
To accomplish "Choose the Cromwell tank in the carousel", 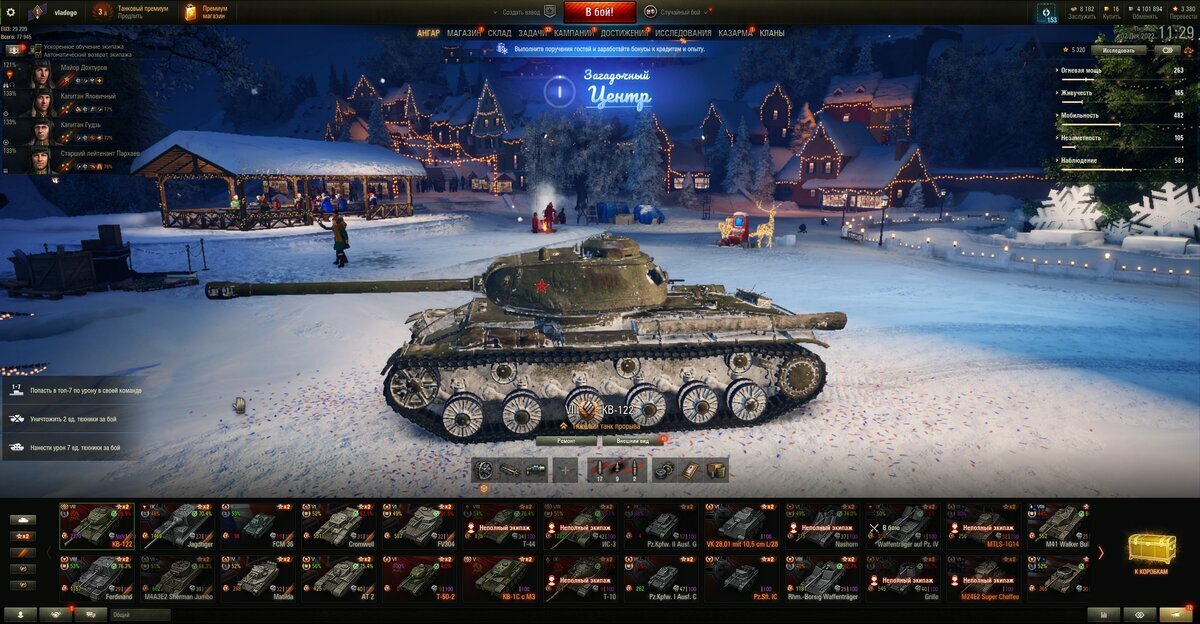I will coord(340,524).
